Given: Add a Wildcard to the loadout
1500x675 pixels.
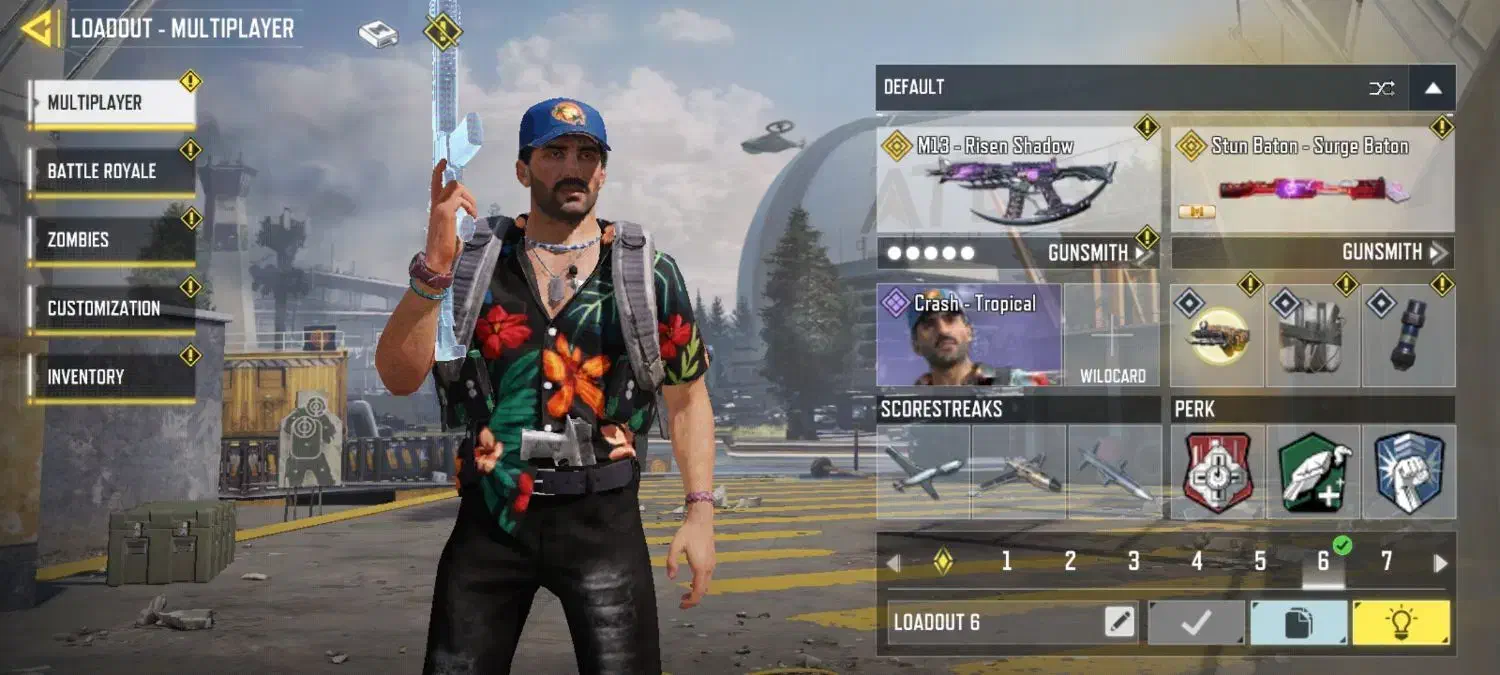Looking at the screenshot, I should pos(1112,337).
